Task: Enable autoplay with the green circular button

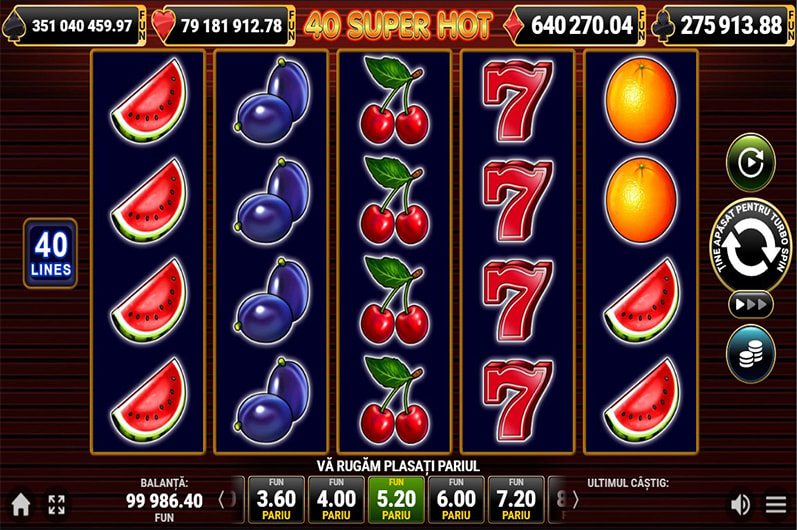Action: [750, 163]
